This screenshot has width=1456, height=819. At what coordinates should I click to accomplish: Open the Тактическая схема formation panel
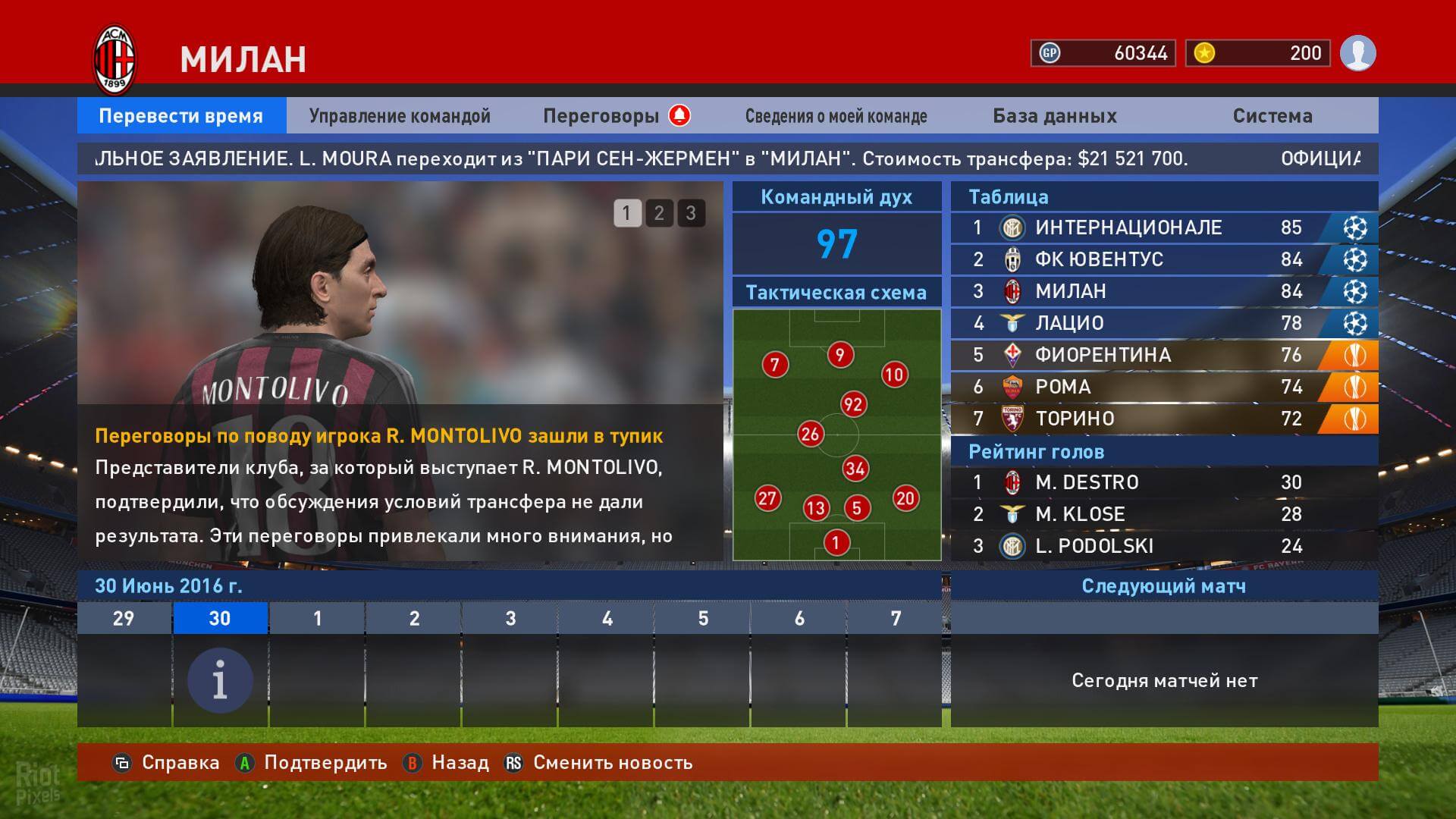coord(836,434)
